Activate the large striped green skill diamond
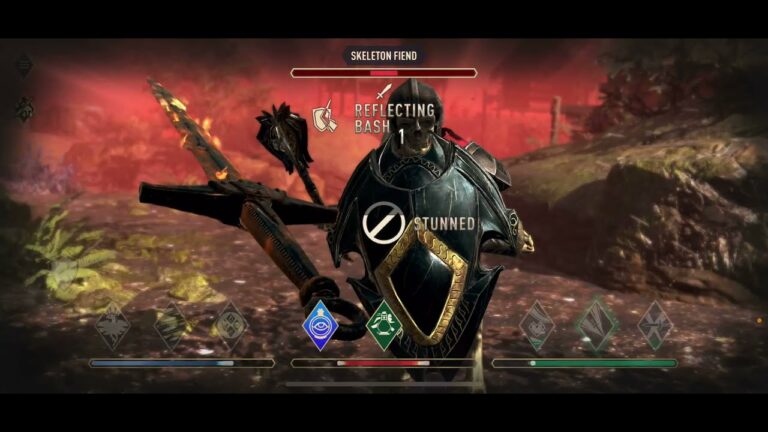 click(x=596, y=325)
